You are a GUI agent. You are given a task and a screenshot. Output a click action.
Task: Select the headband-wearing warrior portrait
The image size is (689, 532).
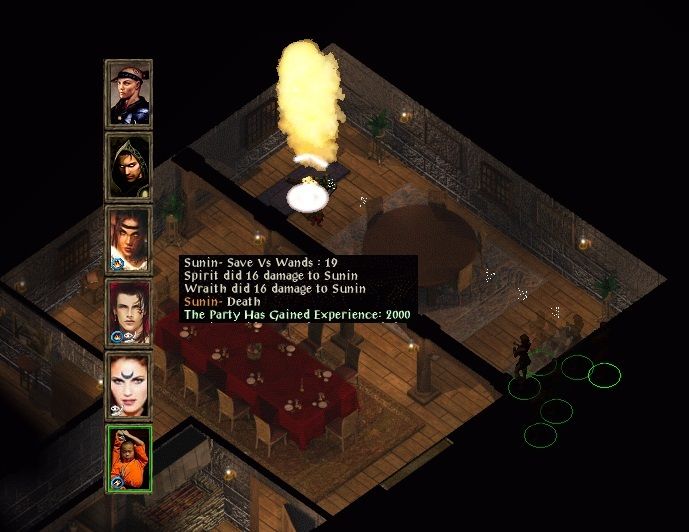pos(128,93)
